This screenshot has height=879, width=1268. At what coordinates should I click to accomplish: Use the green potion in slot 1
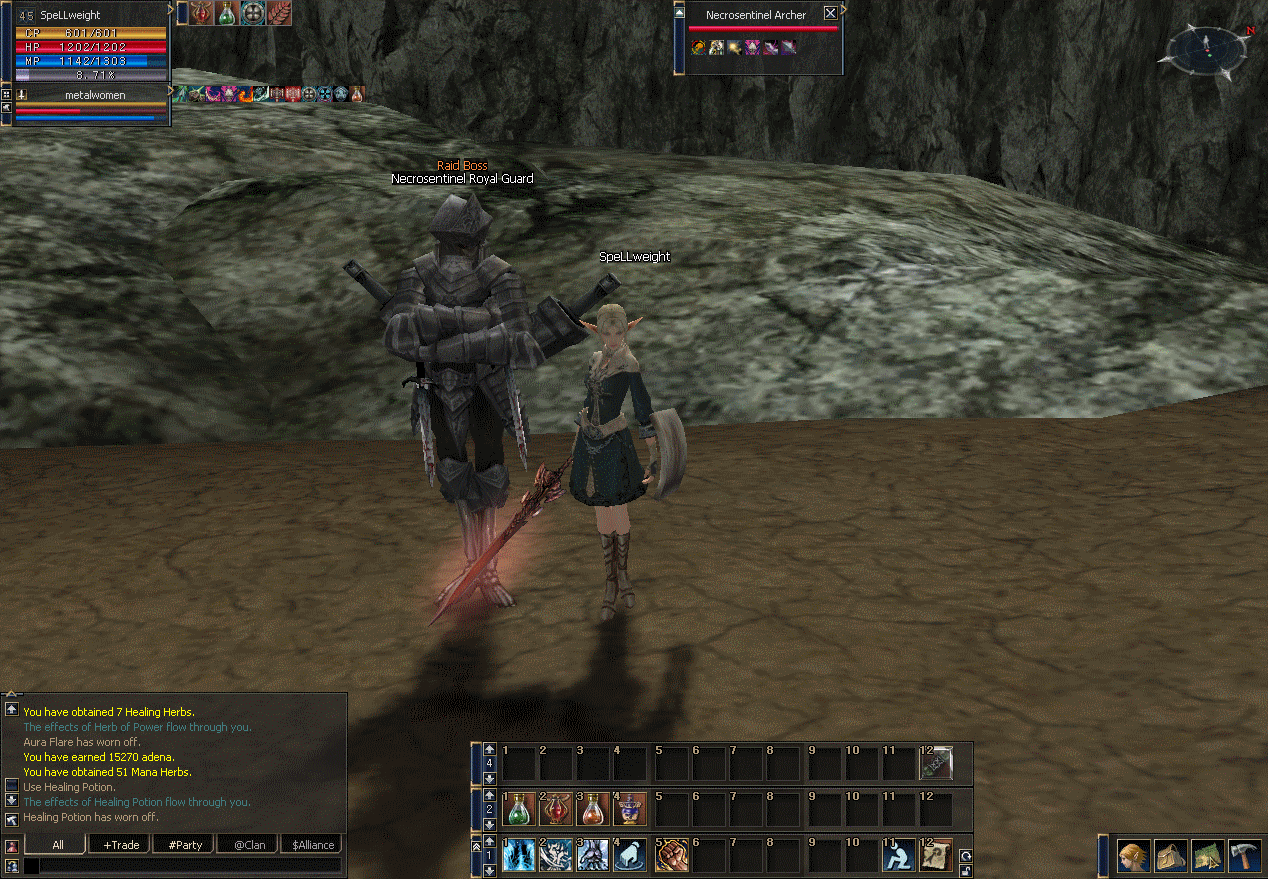(518, 808)
